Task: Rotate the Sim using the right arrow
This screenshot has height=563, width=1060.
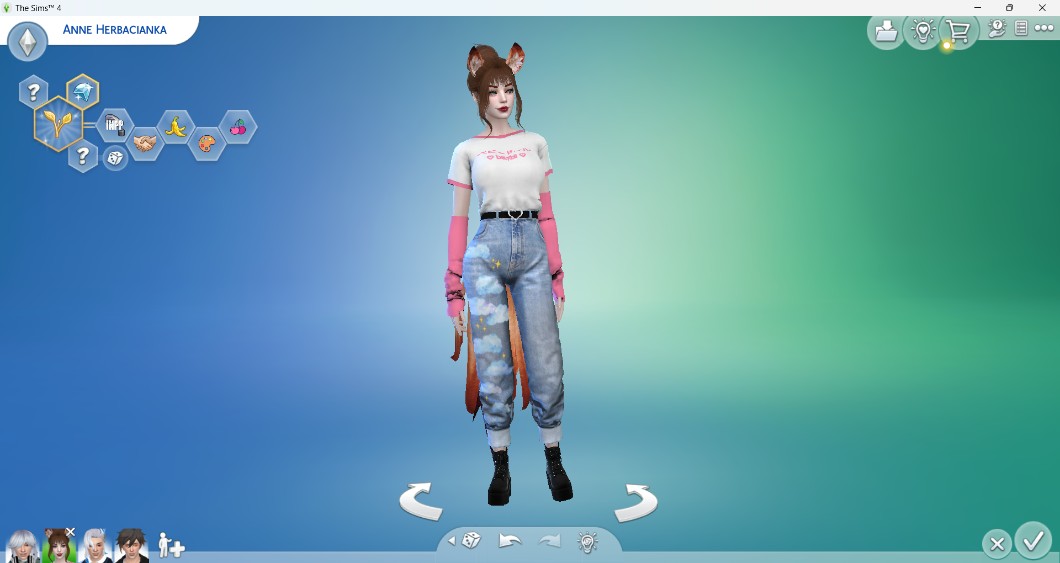Action: tap(635, 500)
